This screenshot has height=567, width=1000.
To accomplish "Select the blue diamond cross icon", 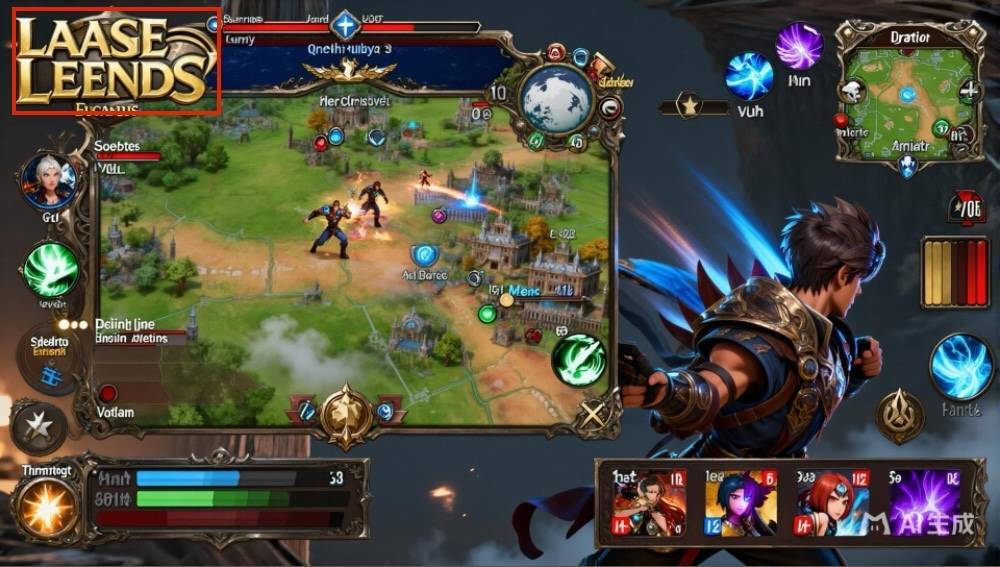I will (x=345, y=24).
